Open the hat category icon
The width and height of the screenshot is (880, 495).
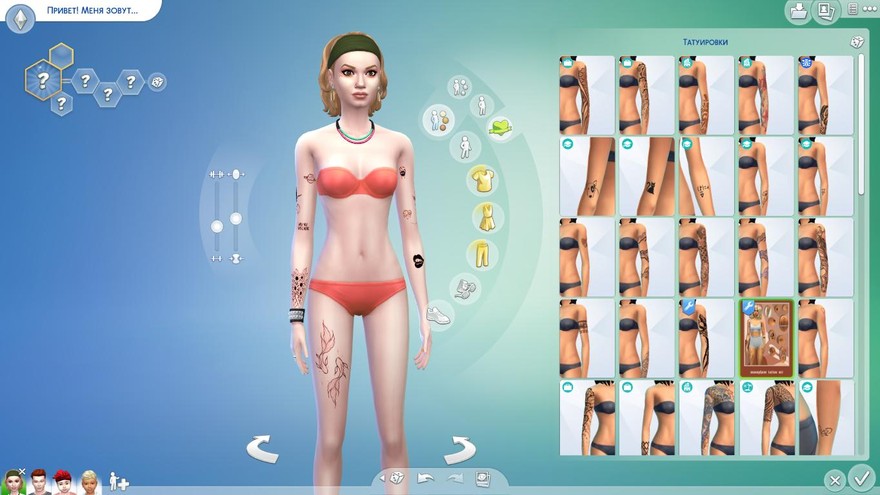500,128
